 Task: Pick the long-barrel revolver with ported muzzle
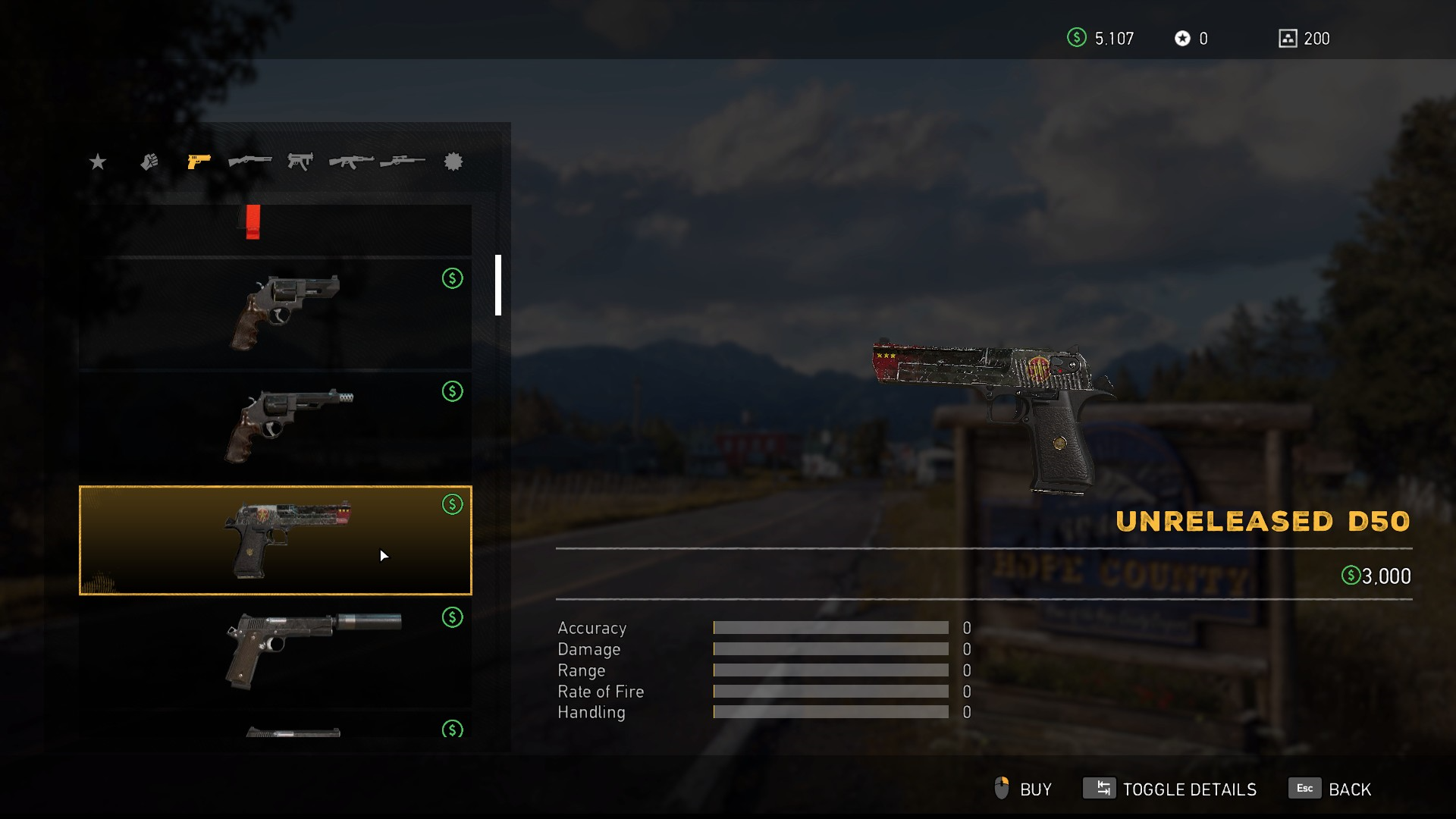(x=275, y=426)
